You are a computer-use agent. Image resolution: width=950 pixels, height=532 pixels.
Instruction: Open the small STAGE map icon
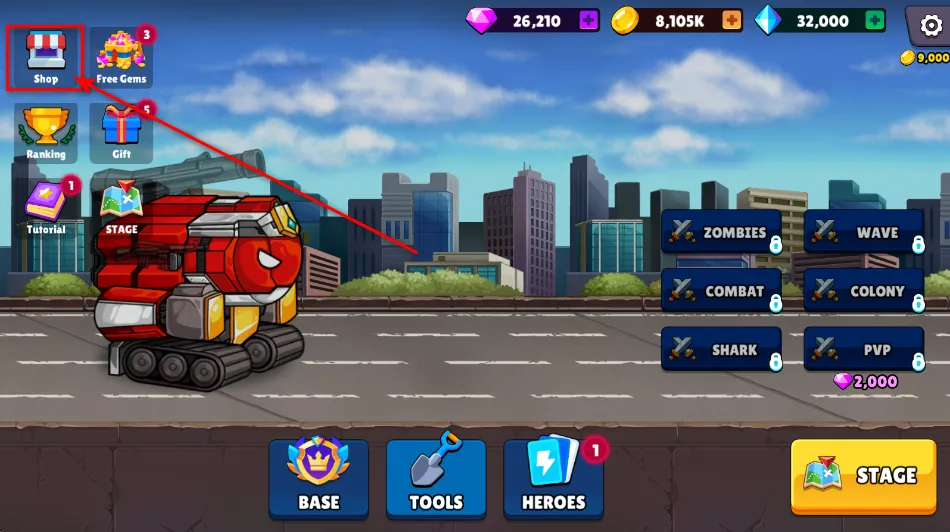[x=121, y=208]
